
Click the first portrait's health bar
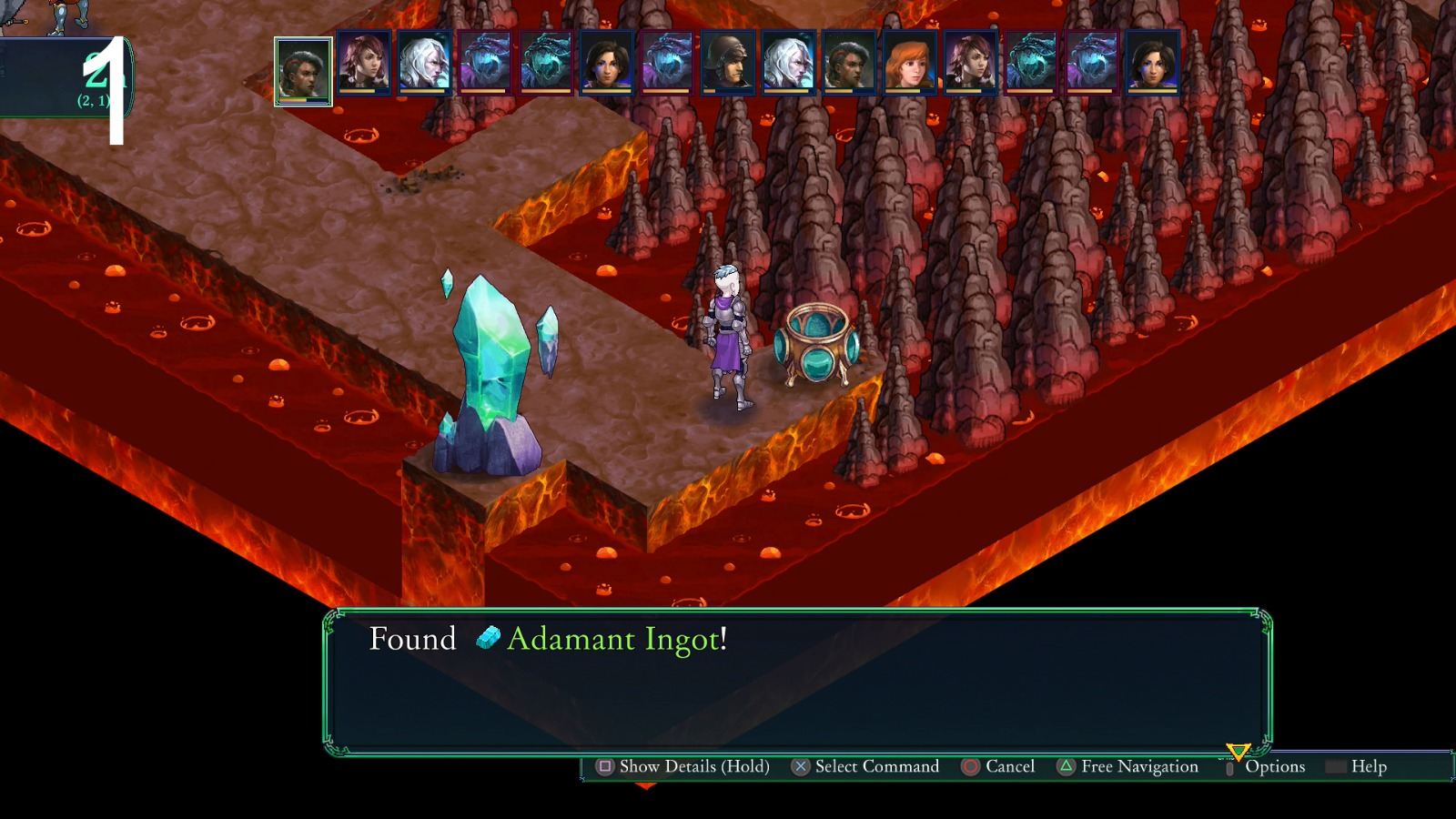(303, 99)
